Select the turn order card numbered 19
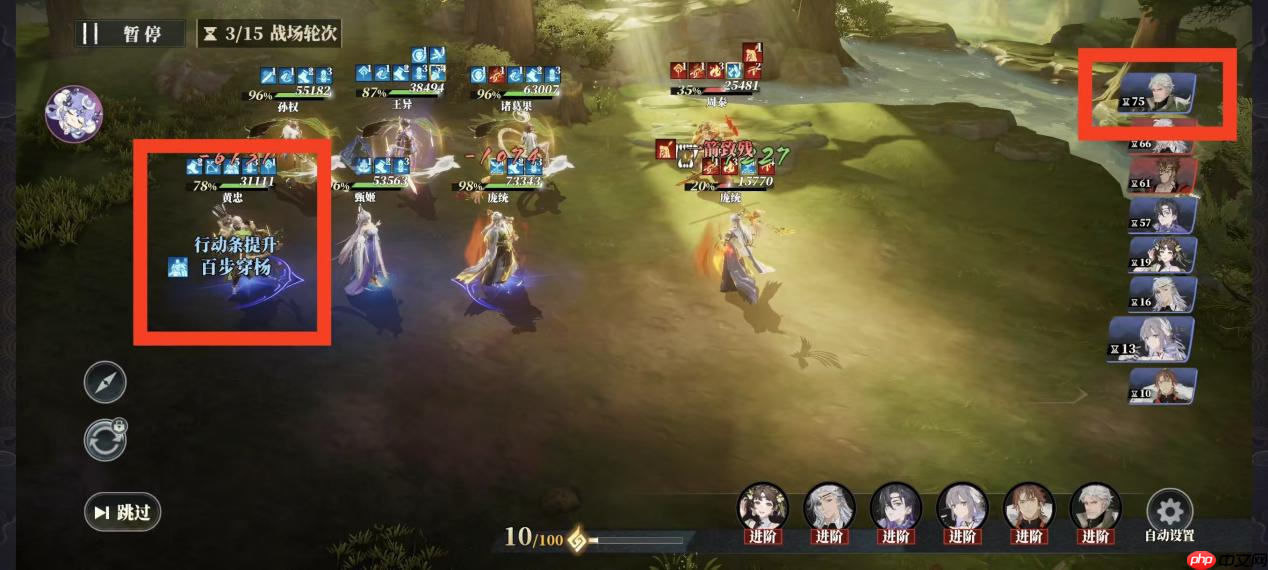The width and height of the screenshot is (1268, 570). [1163, 255]
